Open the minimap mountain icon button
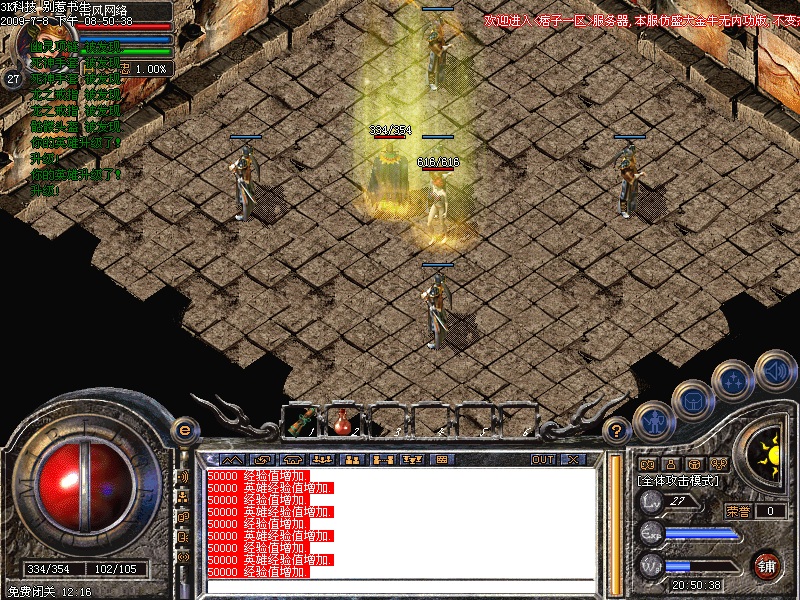Viewport: 800px width, 600px height. tap(238, 460)
